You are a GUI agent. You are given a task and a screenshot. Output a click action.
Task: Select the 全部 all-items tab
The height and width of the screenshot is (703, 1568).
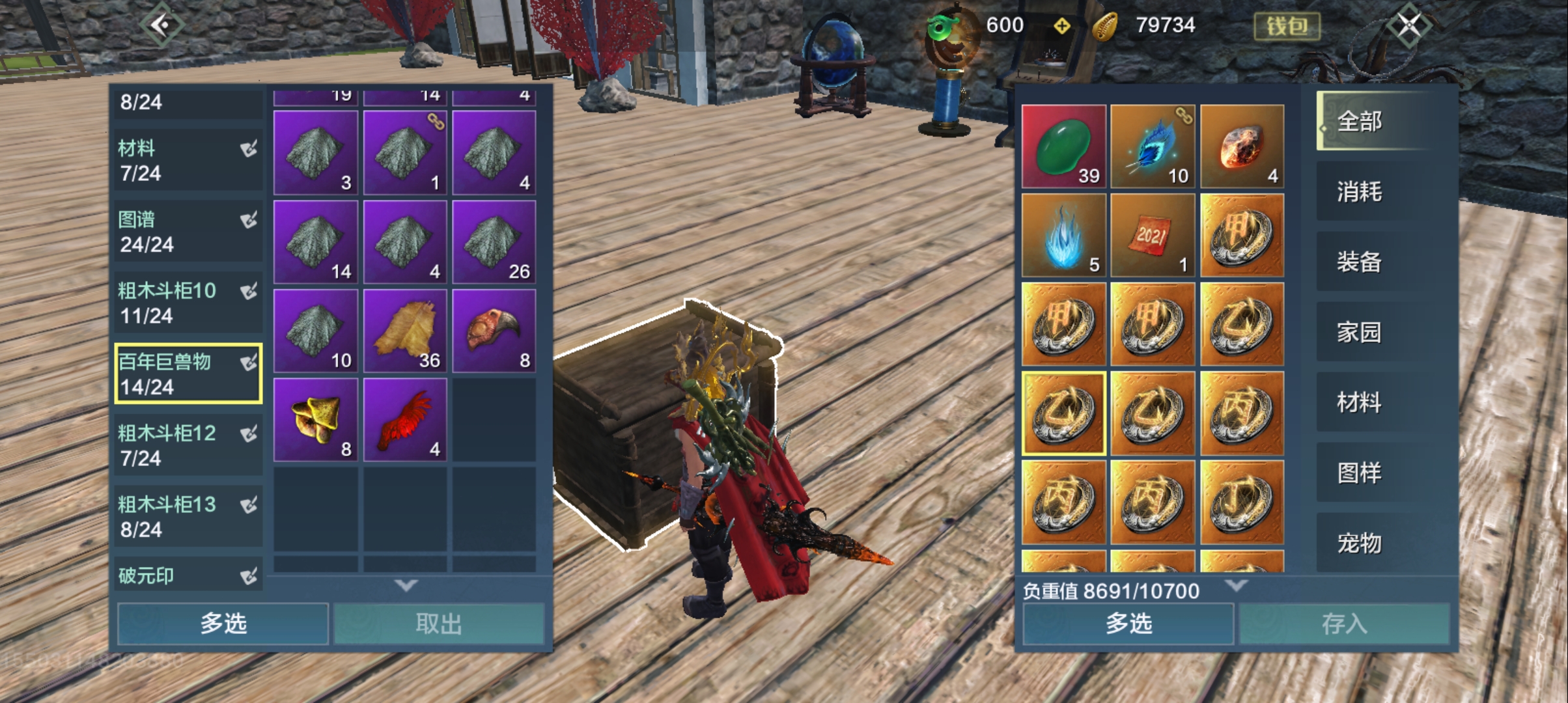point(1360,121)
